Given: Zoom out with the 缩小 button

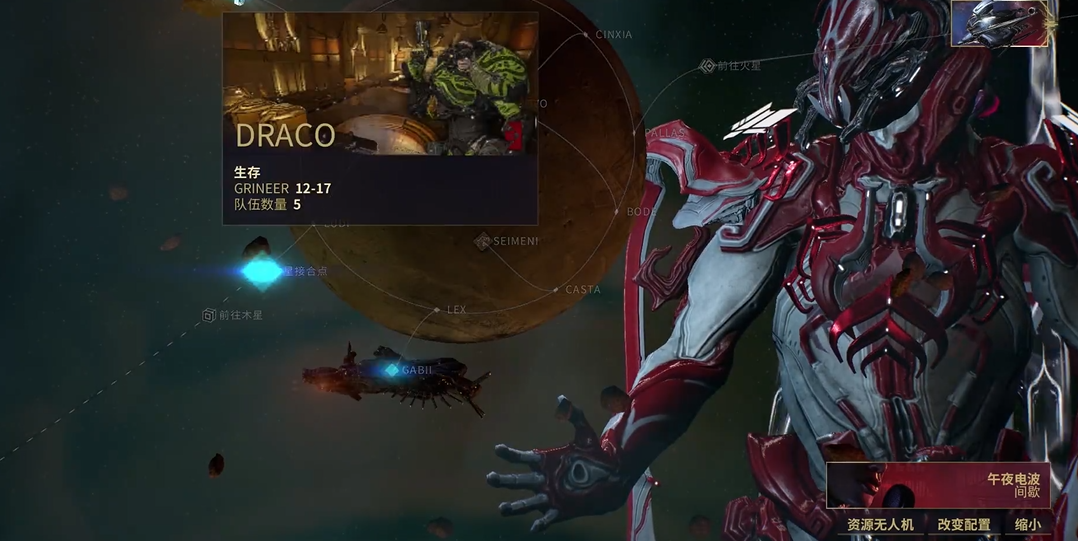Looking at the screenshot, I should 1027,524.
